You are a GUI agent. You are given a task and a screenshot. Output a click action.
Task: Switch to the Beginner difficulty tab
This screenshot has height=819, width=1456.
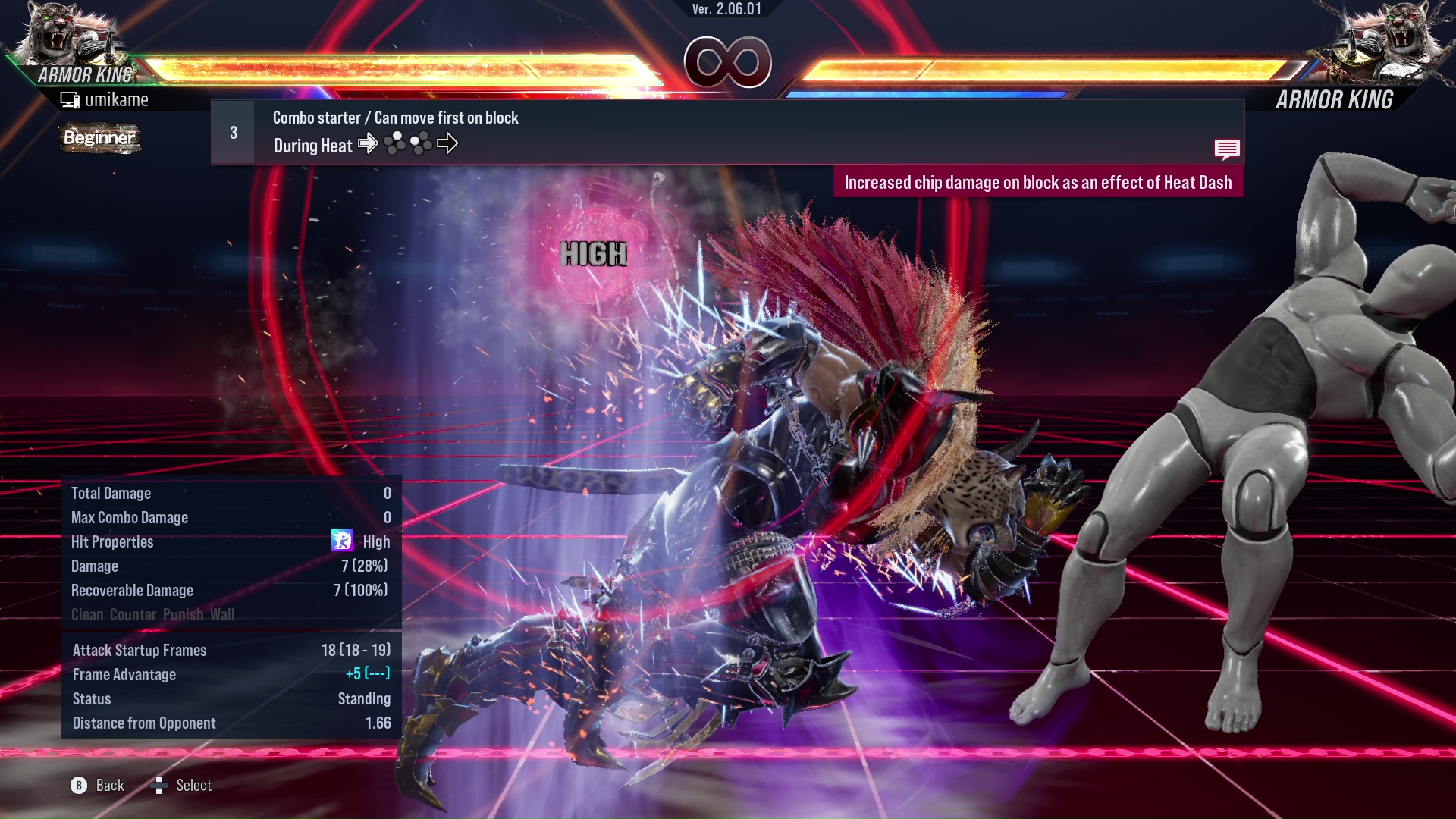(99, 139)
